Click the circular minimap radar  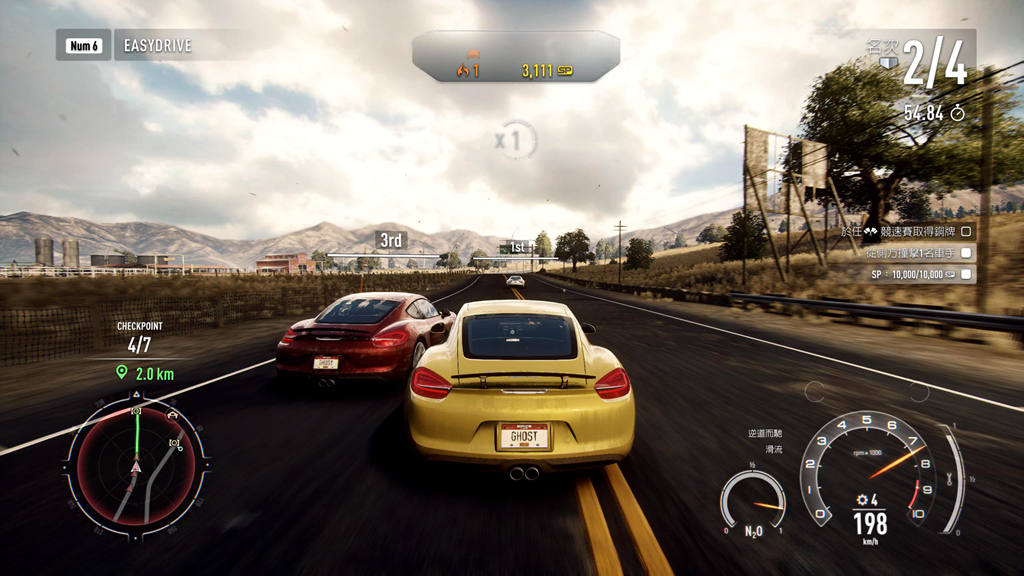tap(138, 463)
